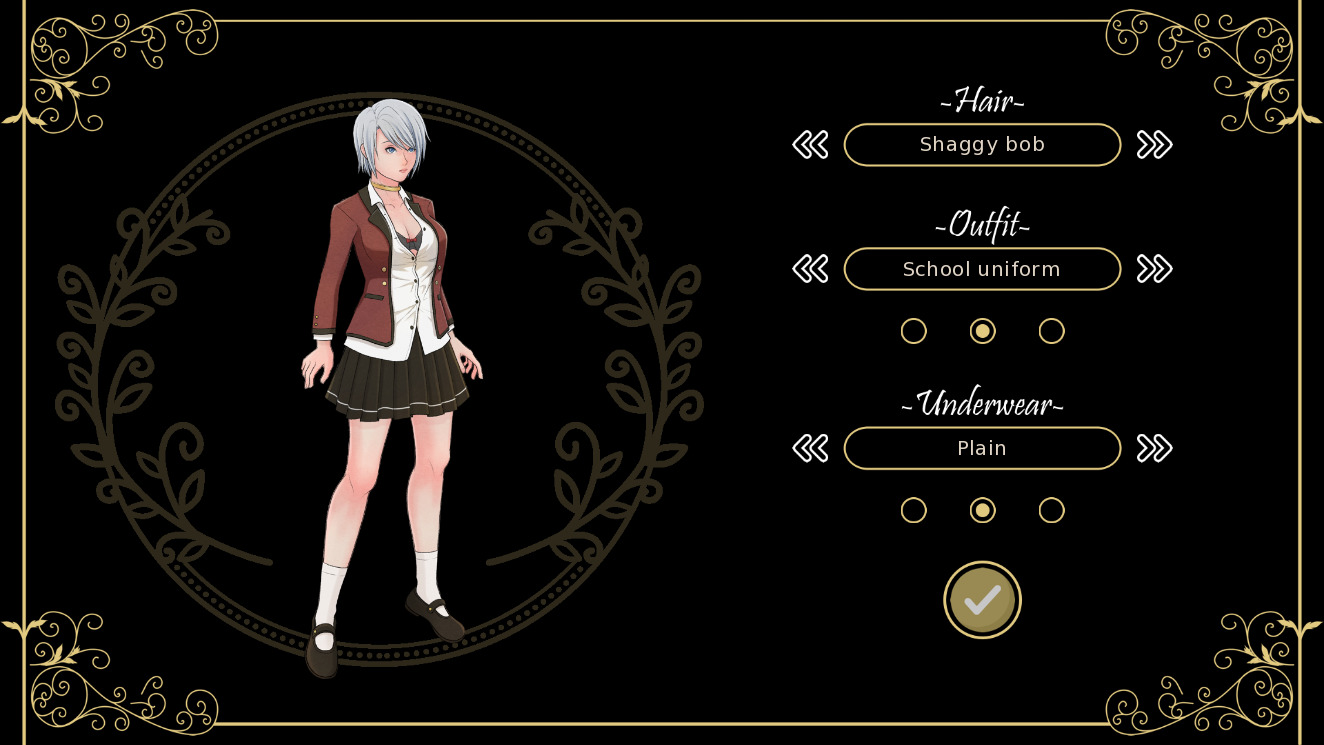1324x745 pixels.
Task: Advance to the next Outfit option
Action: click(1154, 268)
